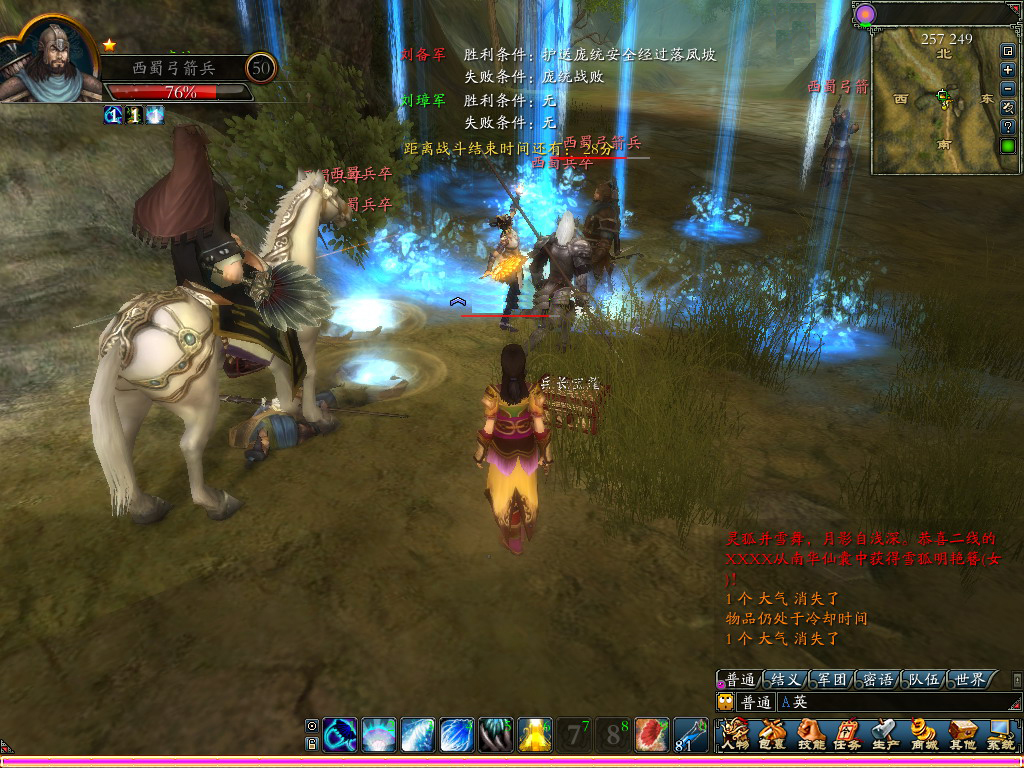Open the 系统 system menu
Image resolution: width=1024 pixels, height=768 pixels.
(1000, 734)
